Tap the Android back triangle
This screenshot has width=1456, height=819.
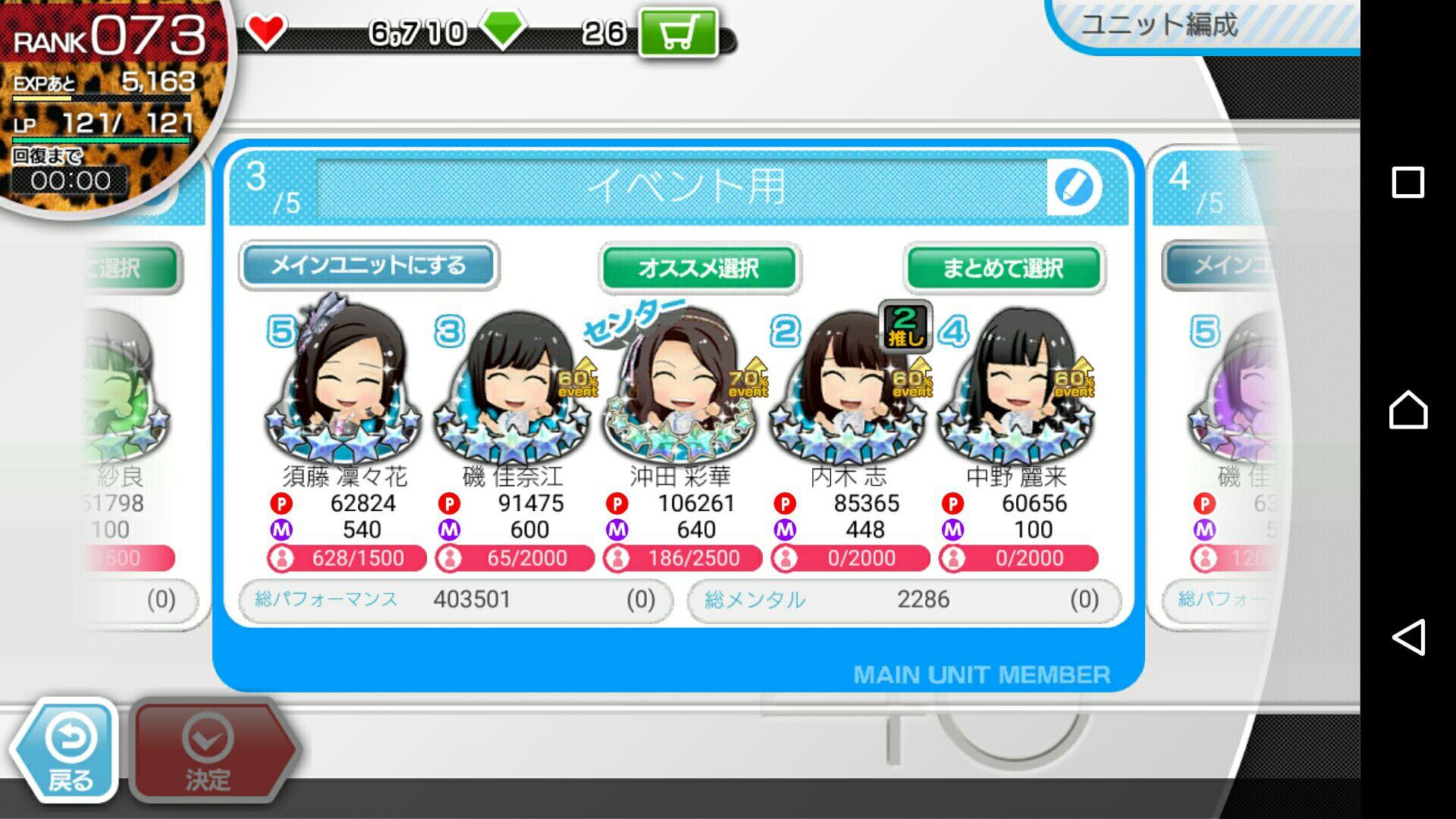click(1408, 637)
